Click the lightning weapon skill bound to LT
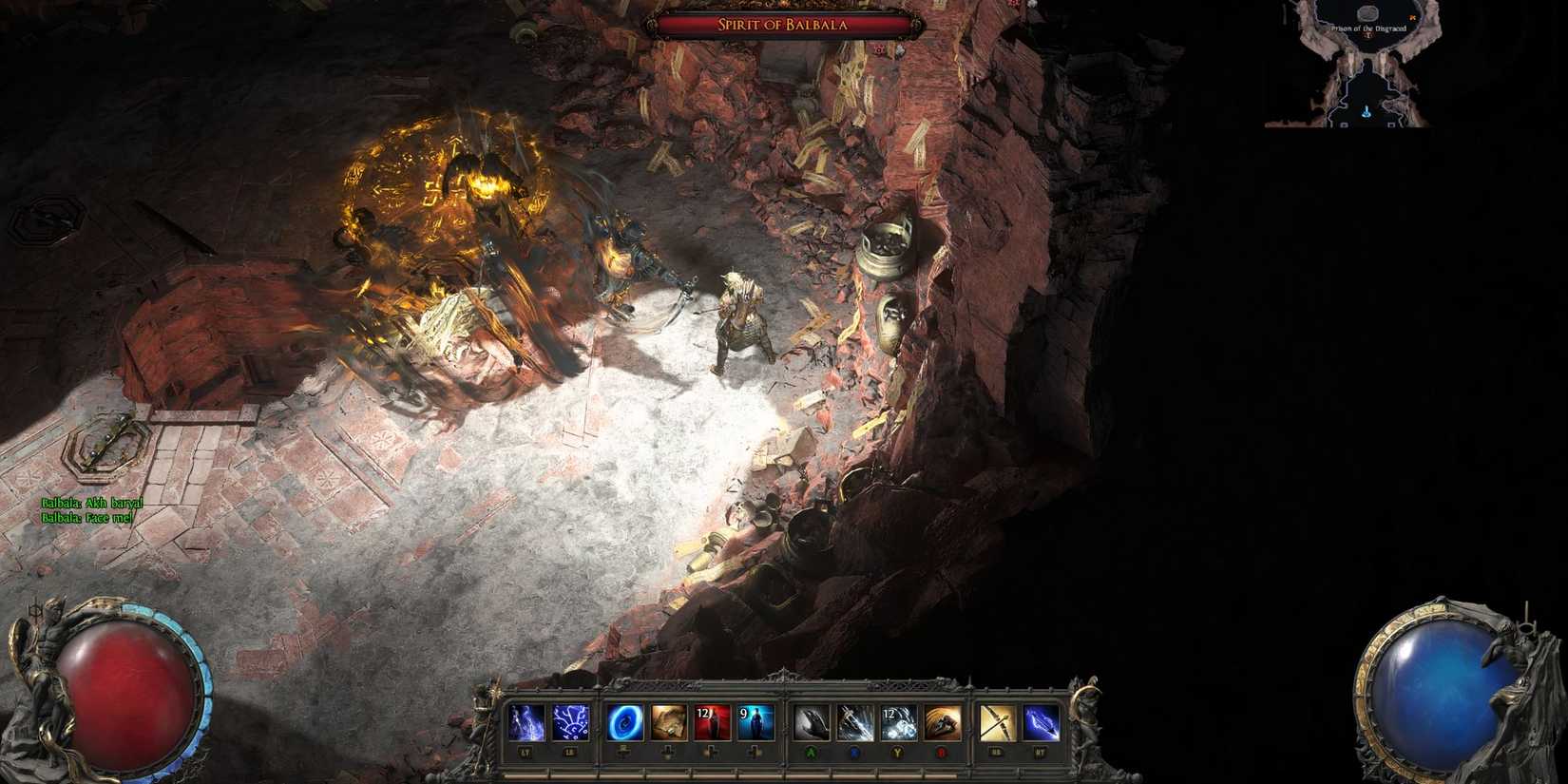Viewport: 1568px width, 784px height. pyautogui.click(x=526, y=720)
